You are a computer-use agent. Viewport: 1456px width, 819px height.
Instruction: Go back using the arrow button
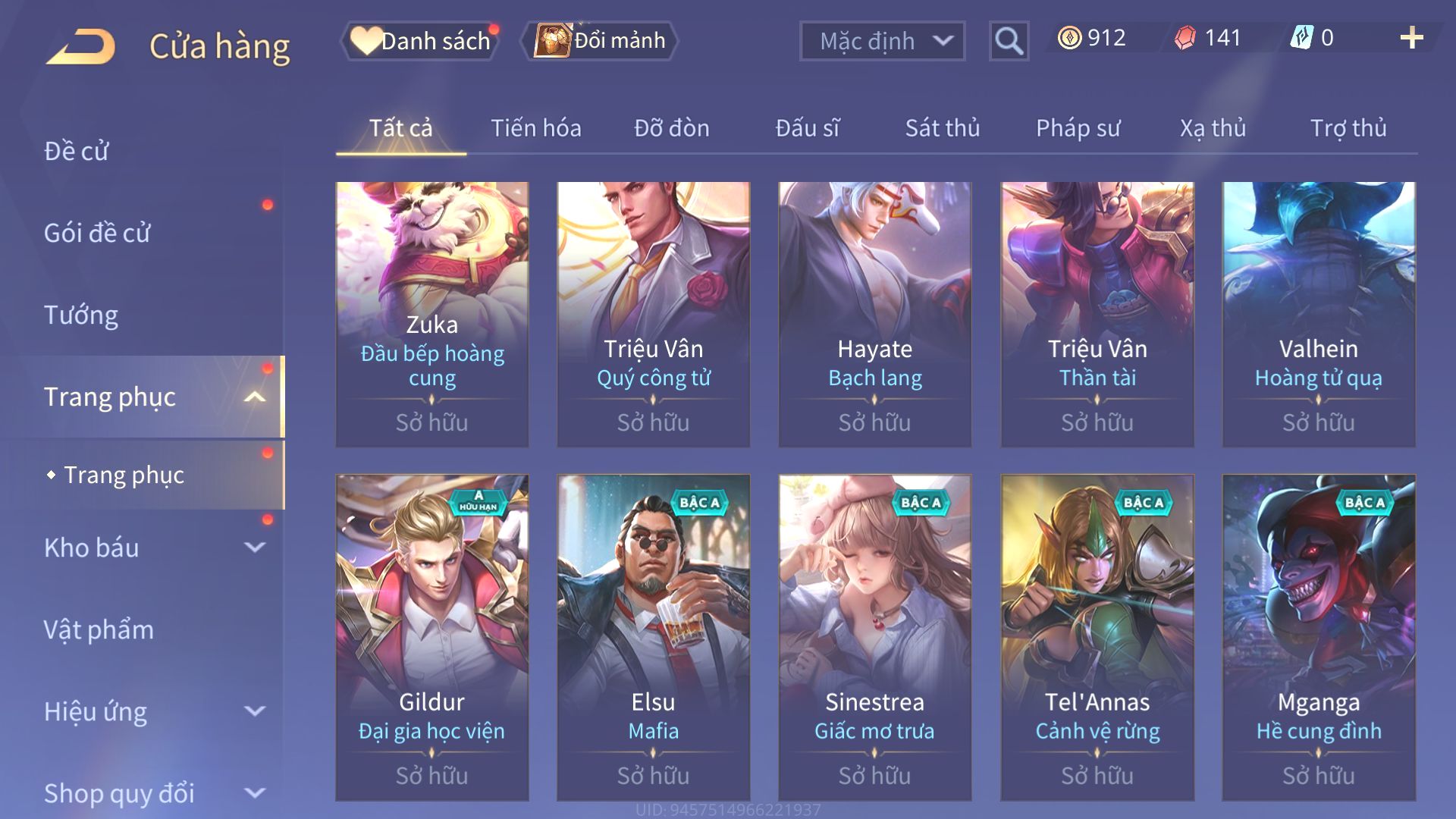coord(81,45)
